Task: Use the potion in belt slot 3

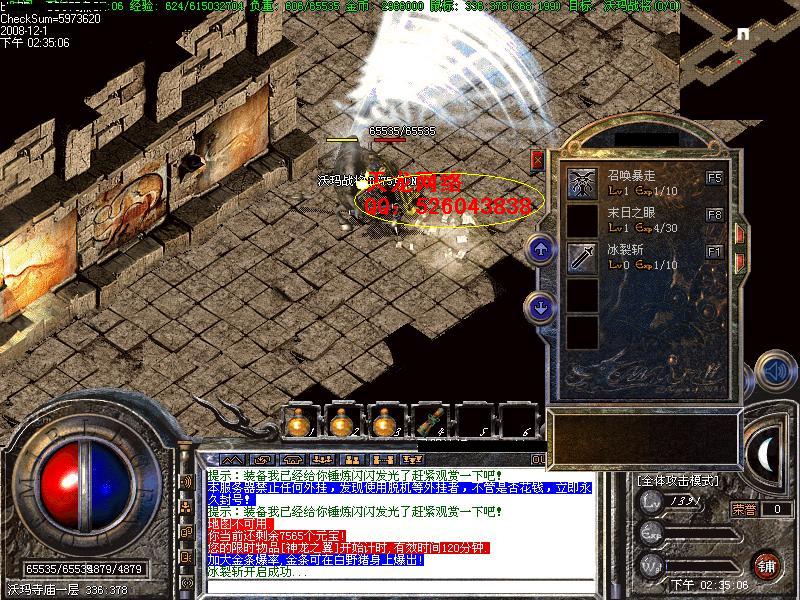Action: (385, 423)
